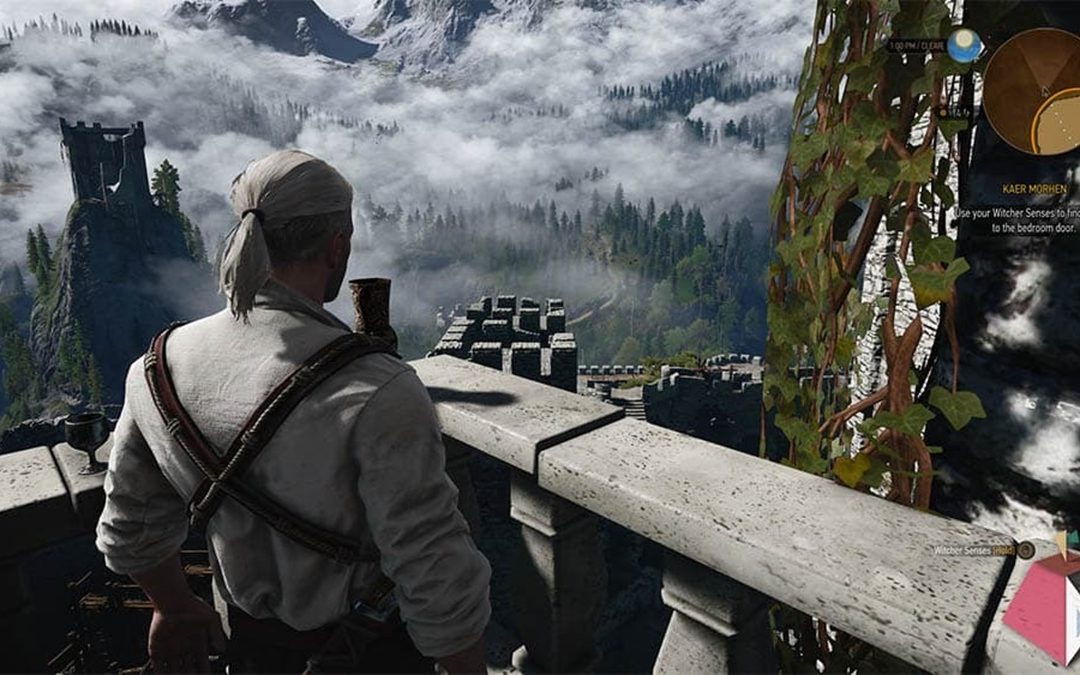Click the Witcher Senses objective text

(1016, 221)
